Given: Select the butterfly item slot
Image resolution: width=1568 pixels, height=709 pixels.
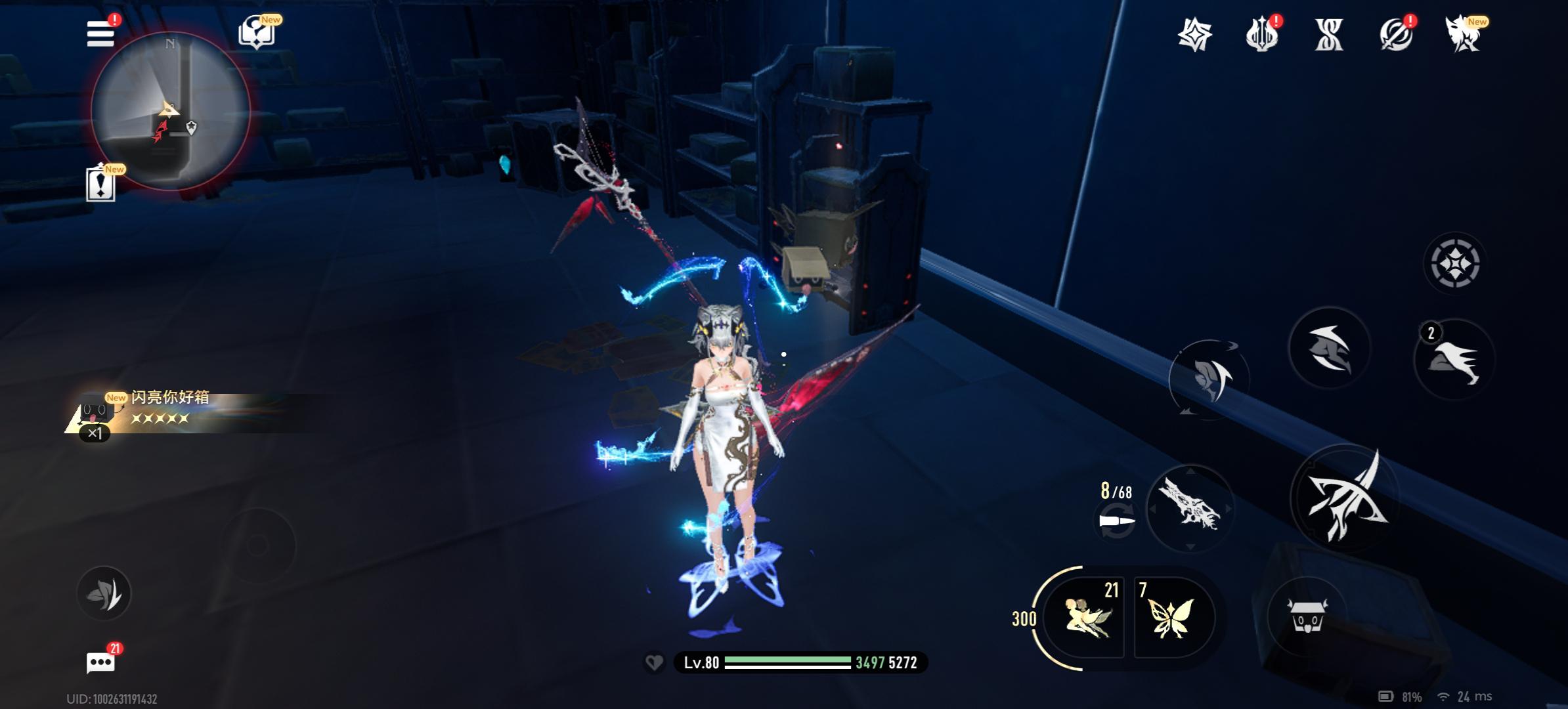Looking at the screenshot, I should tap(1171, 618).
